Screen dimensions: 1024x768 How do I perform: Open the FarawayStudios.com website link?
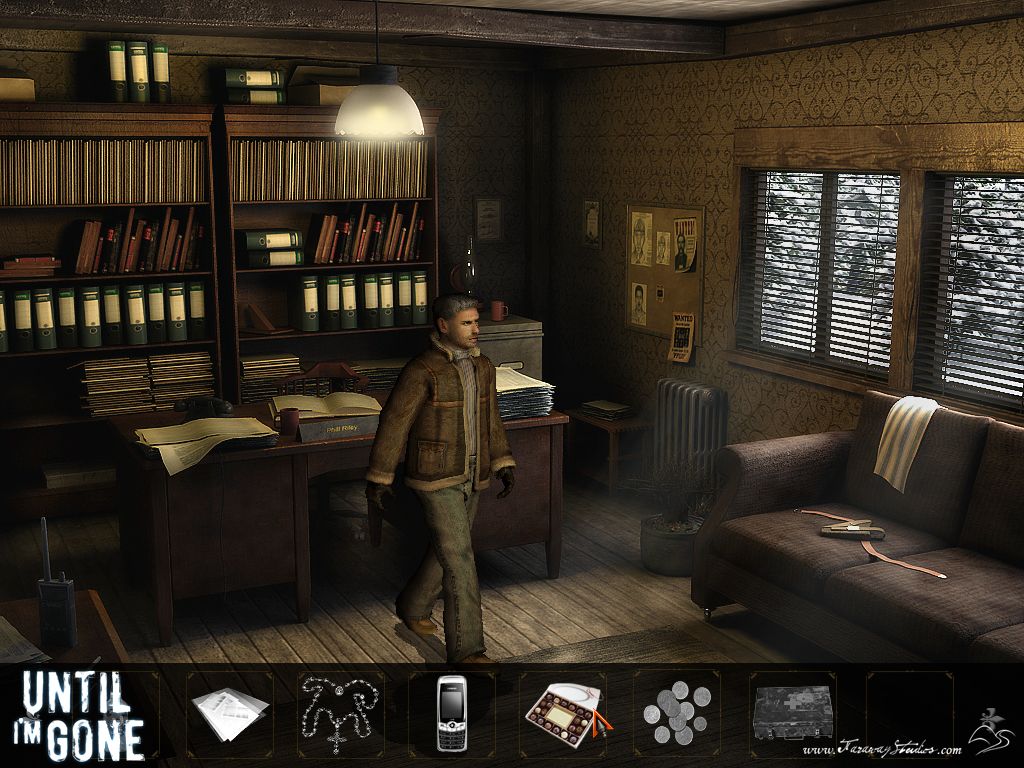click(x=880, y=749)
